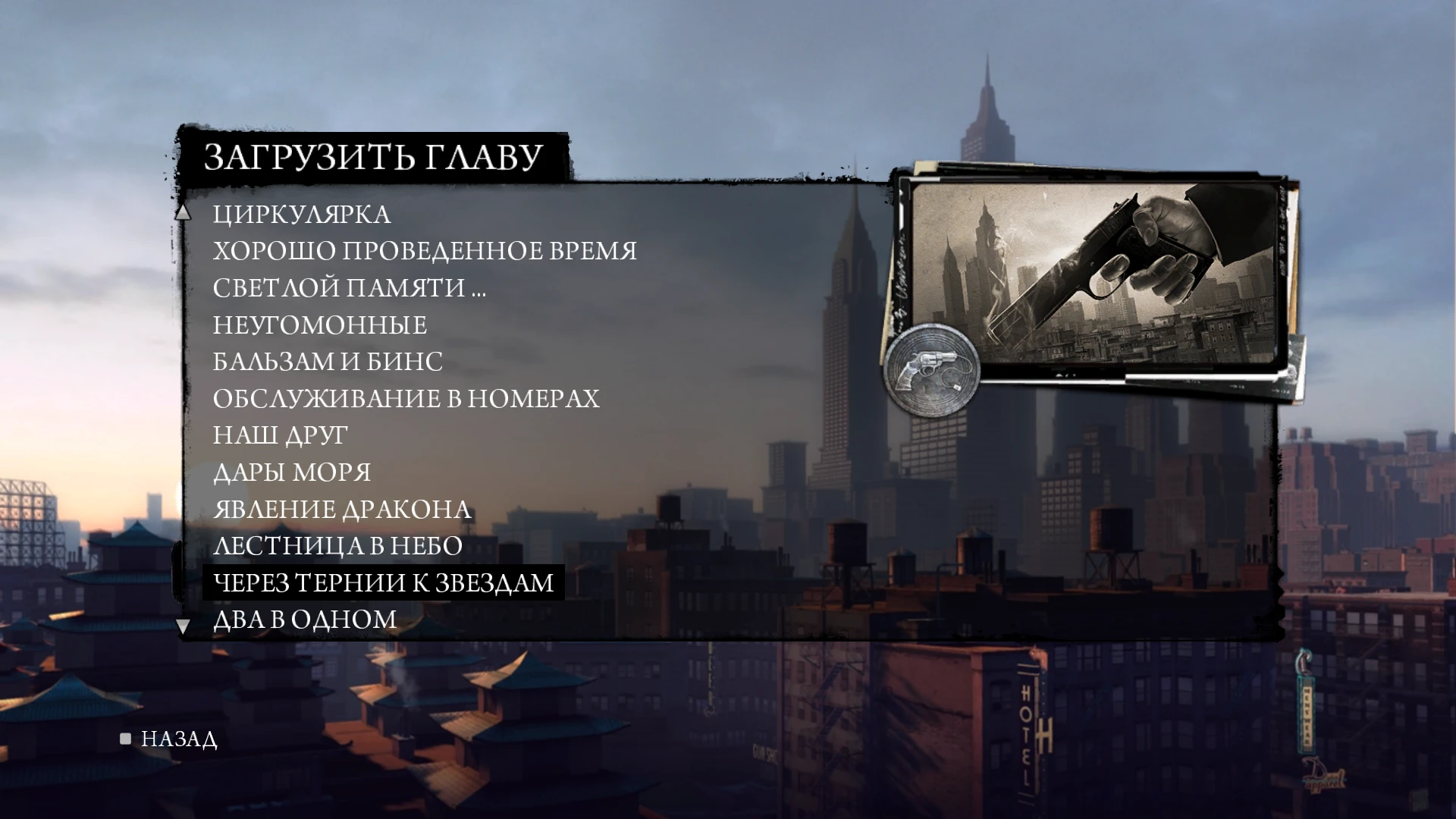
Task: Click the square icon next to НАЗАД
Action: coord(124,739)
